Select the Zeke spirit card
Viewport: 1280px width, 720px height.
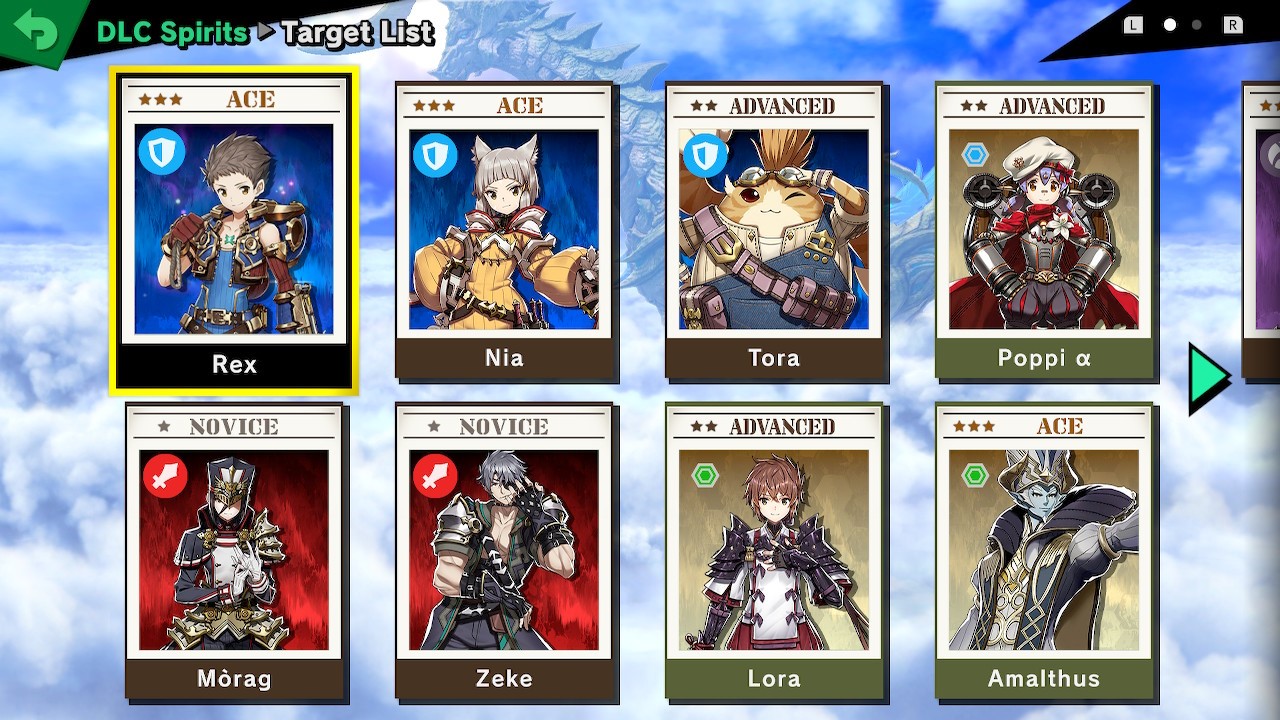click(504, 550)
